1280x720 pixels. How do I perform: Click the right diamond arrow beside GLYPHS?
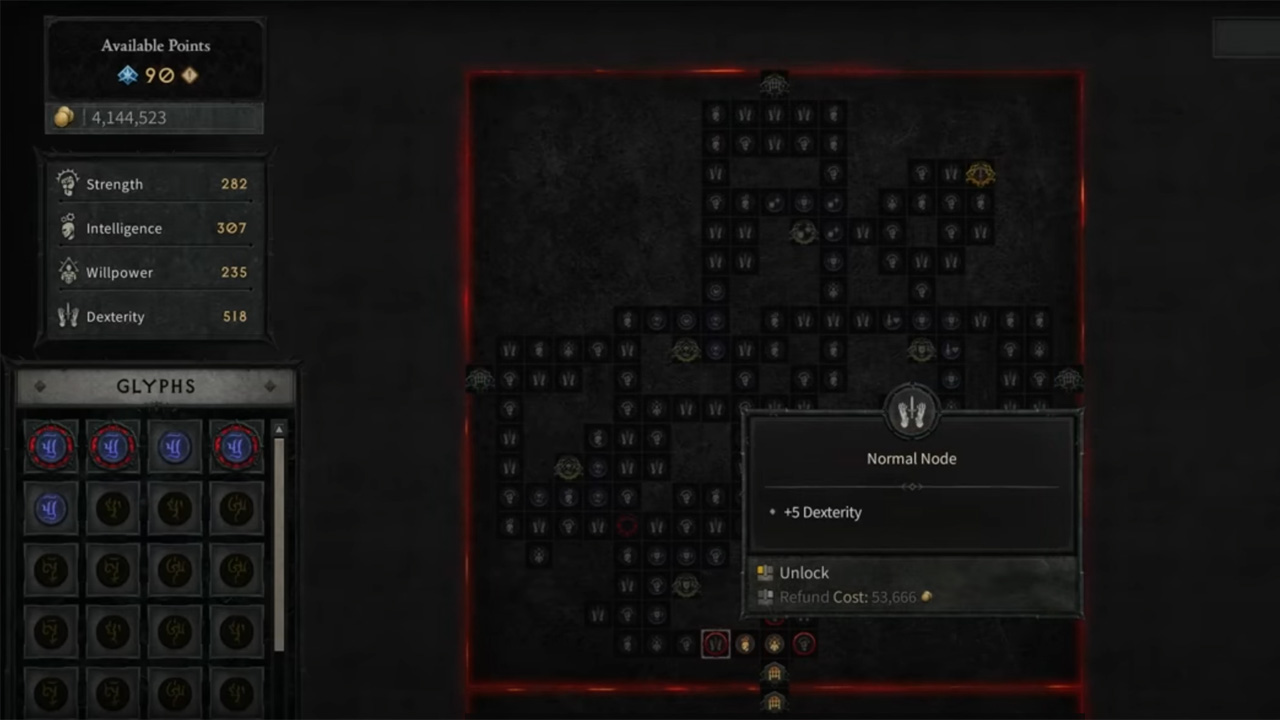271,386
